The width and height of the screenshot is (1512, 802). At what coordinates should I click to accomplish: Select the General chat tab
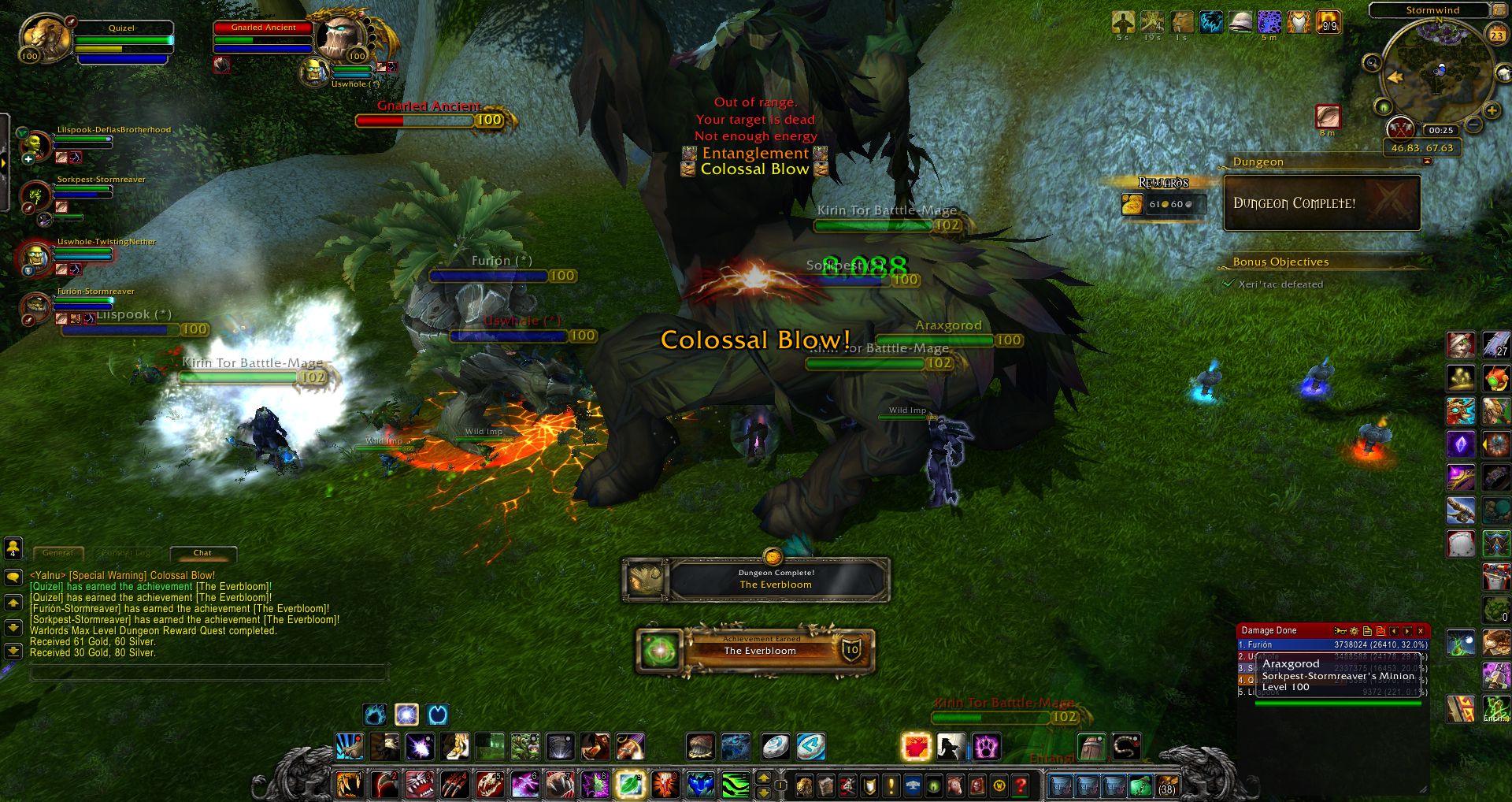(x=58, y=553)
